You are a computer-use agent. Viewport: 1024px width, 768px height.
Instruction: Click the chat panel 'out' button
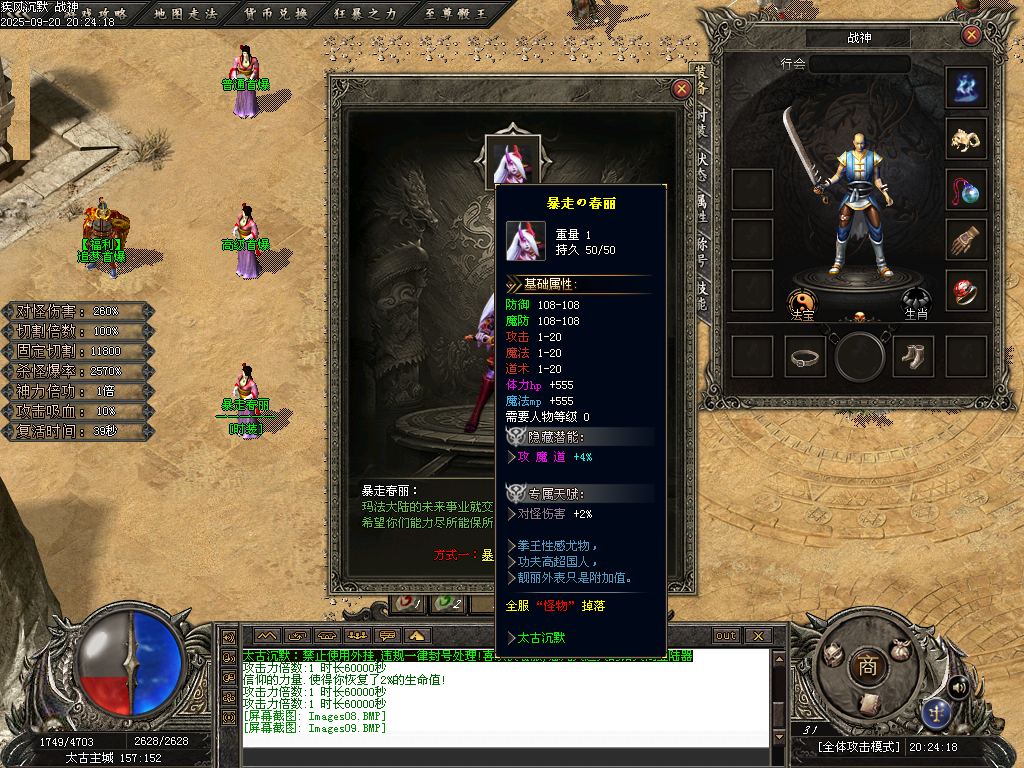[x=725, y=636]
